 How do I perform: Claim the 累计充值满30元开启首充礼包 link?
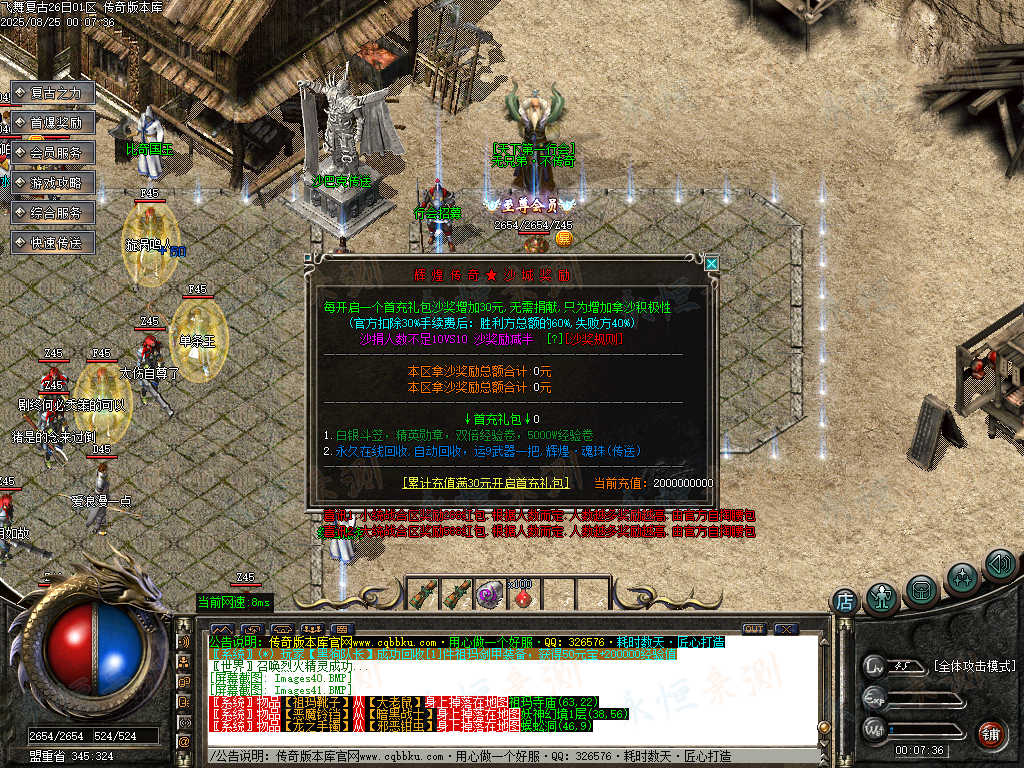point(485,482)
